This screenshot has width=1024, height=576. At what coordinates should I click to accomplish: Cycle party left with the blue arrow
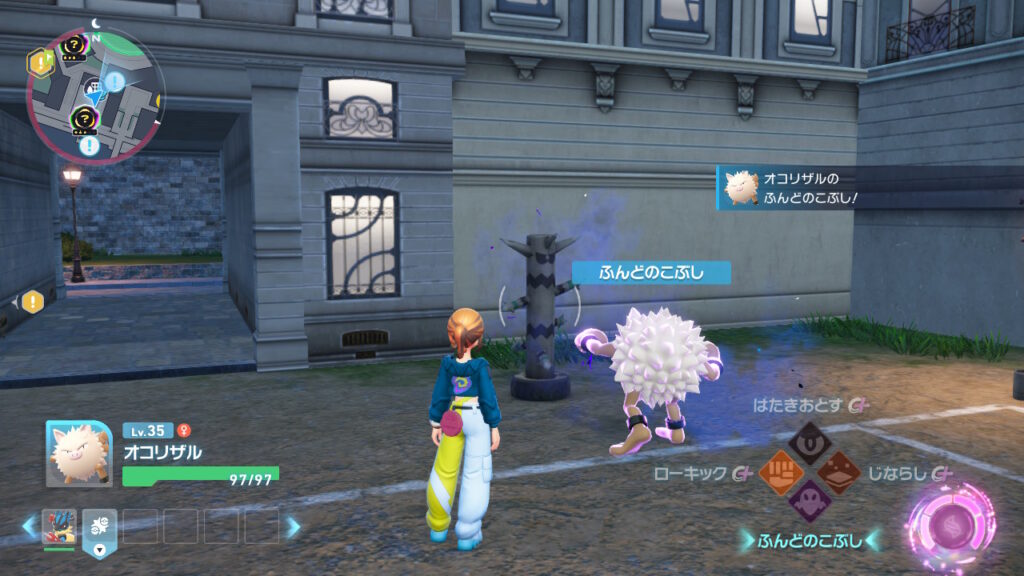[30, 526]
